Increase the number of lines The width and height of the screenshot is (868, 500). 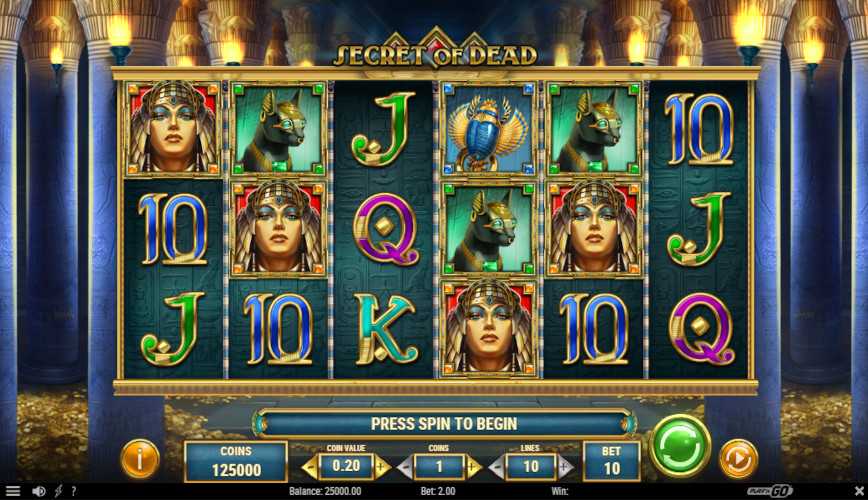(564, 466)
